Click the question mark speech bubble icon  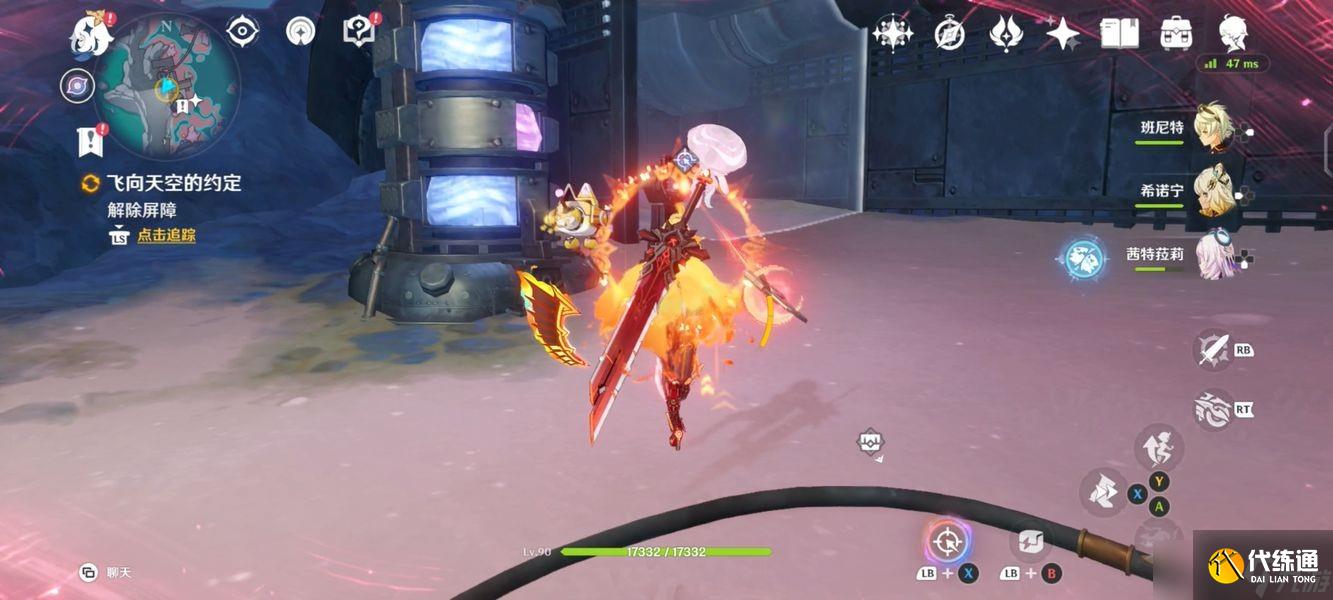[x=357, y=32]
